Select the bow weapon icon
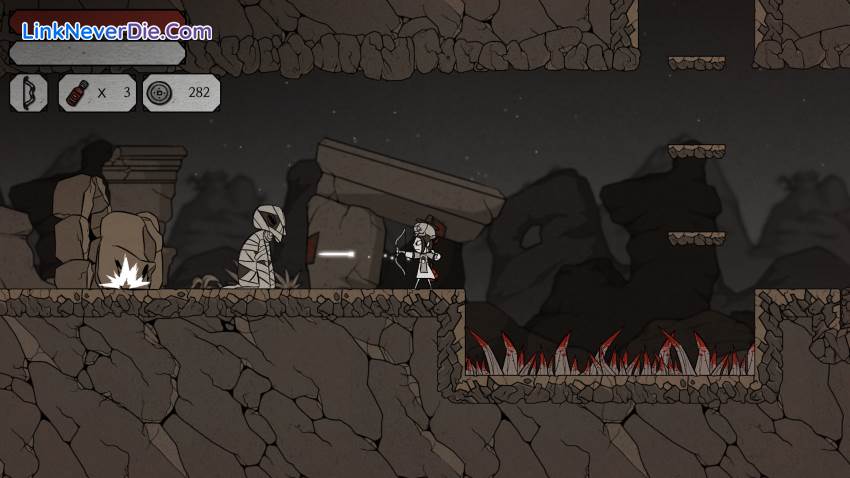The image size is (850, 478). point(28,93)
